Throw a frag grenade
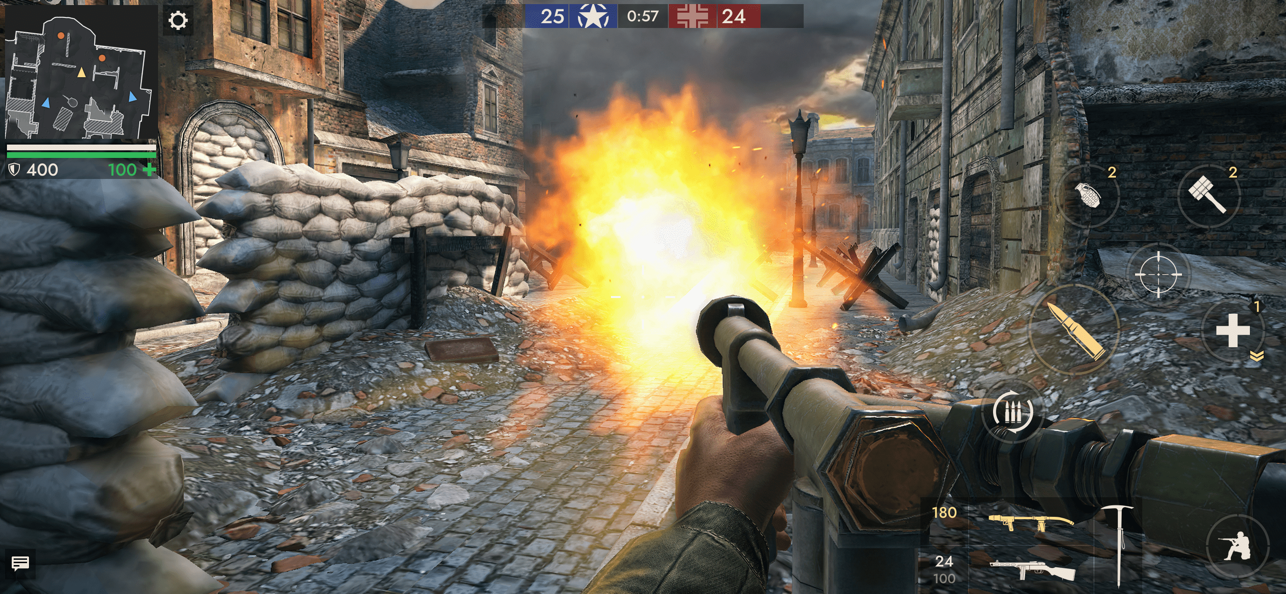Viewport: 1286px width, 594px height. coord(1088,195)
